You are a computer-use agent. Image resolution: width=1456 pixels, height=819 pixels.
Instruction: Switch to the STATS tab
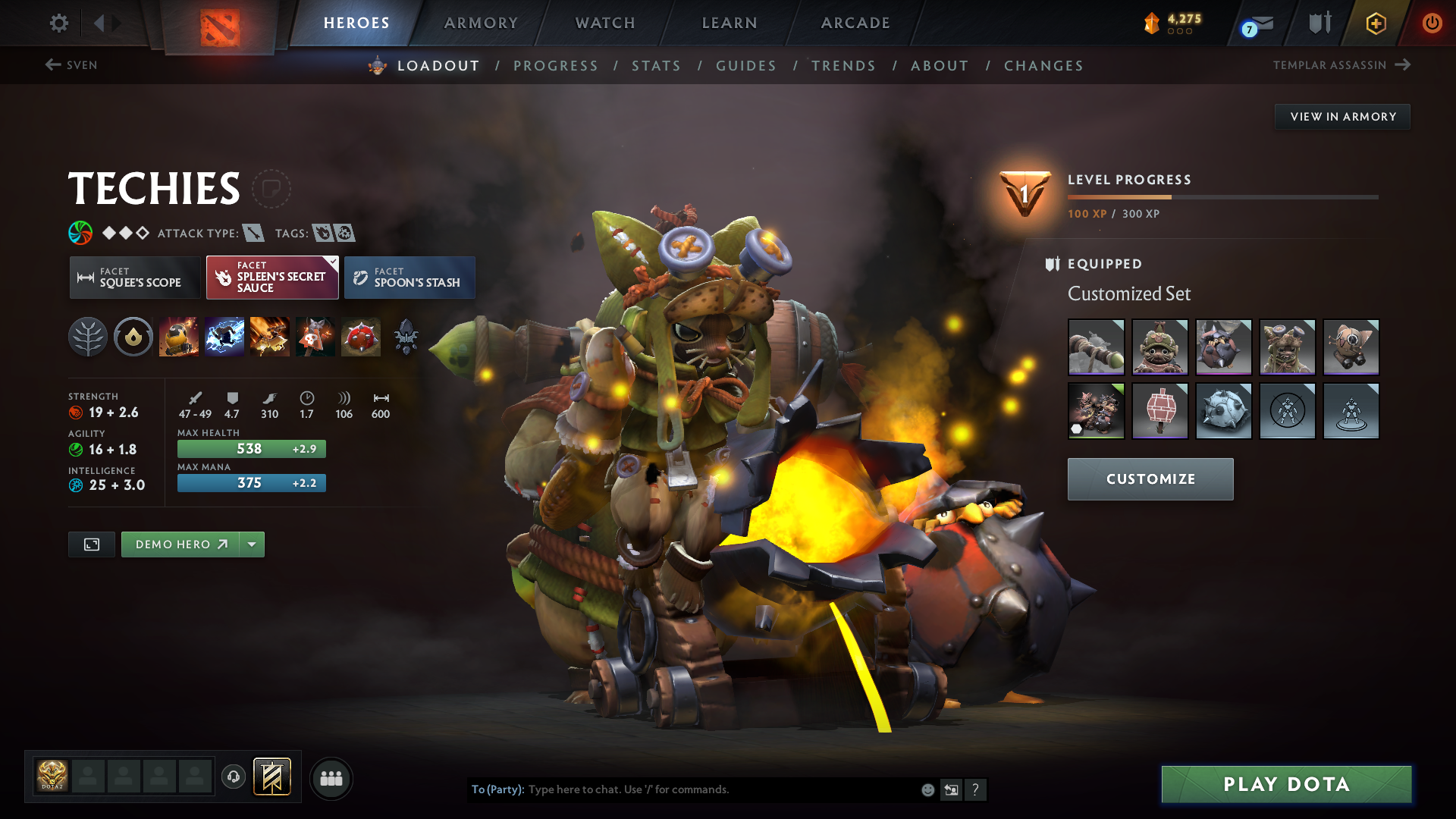(656, 65)
